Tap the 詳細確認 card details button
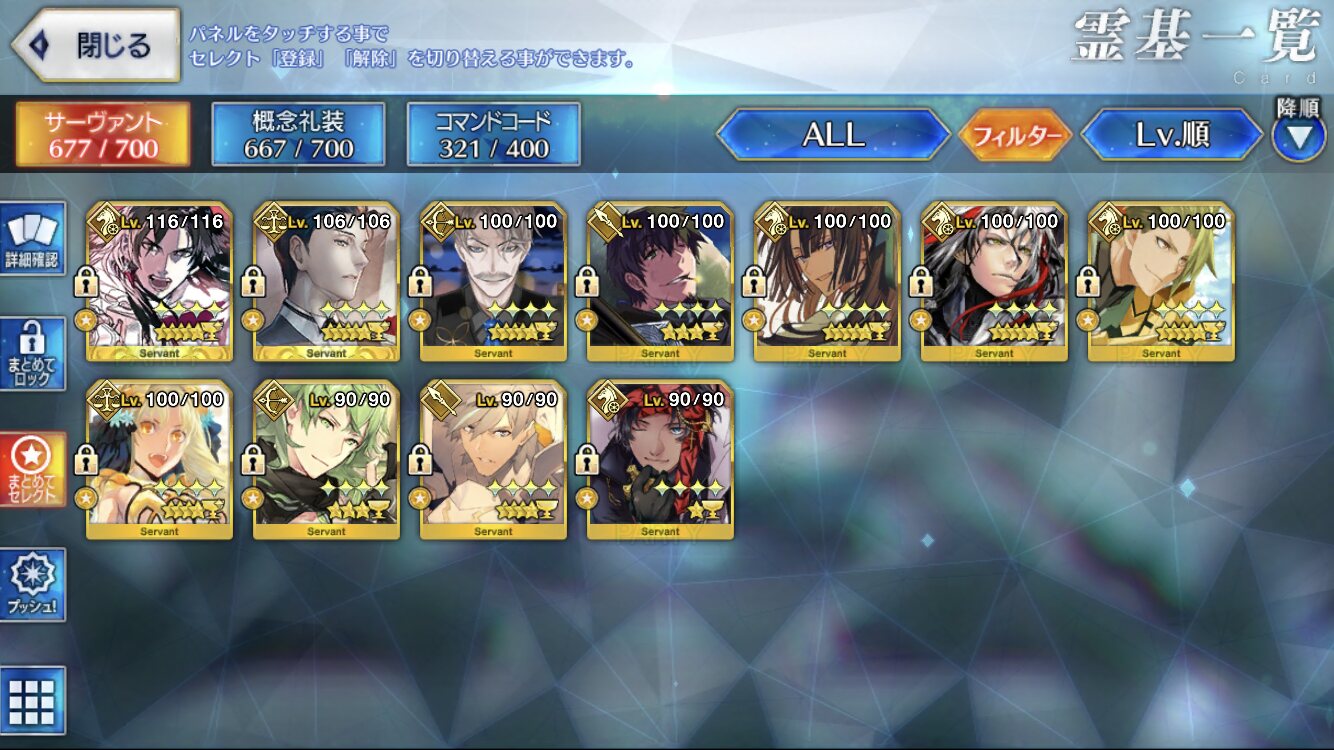This screenshot has height=750, width=1334. [x=33, y=239]
